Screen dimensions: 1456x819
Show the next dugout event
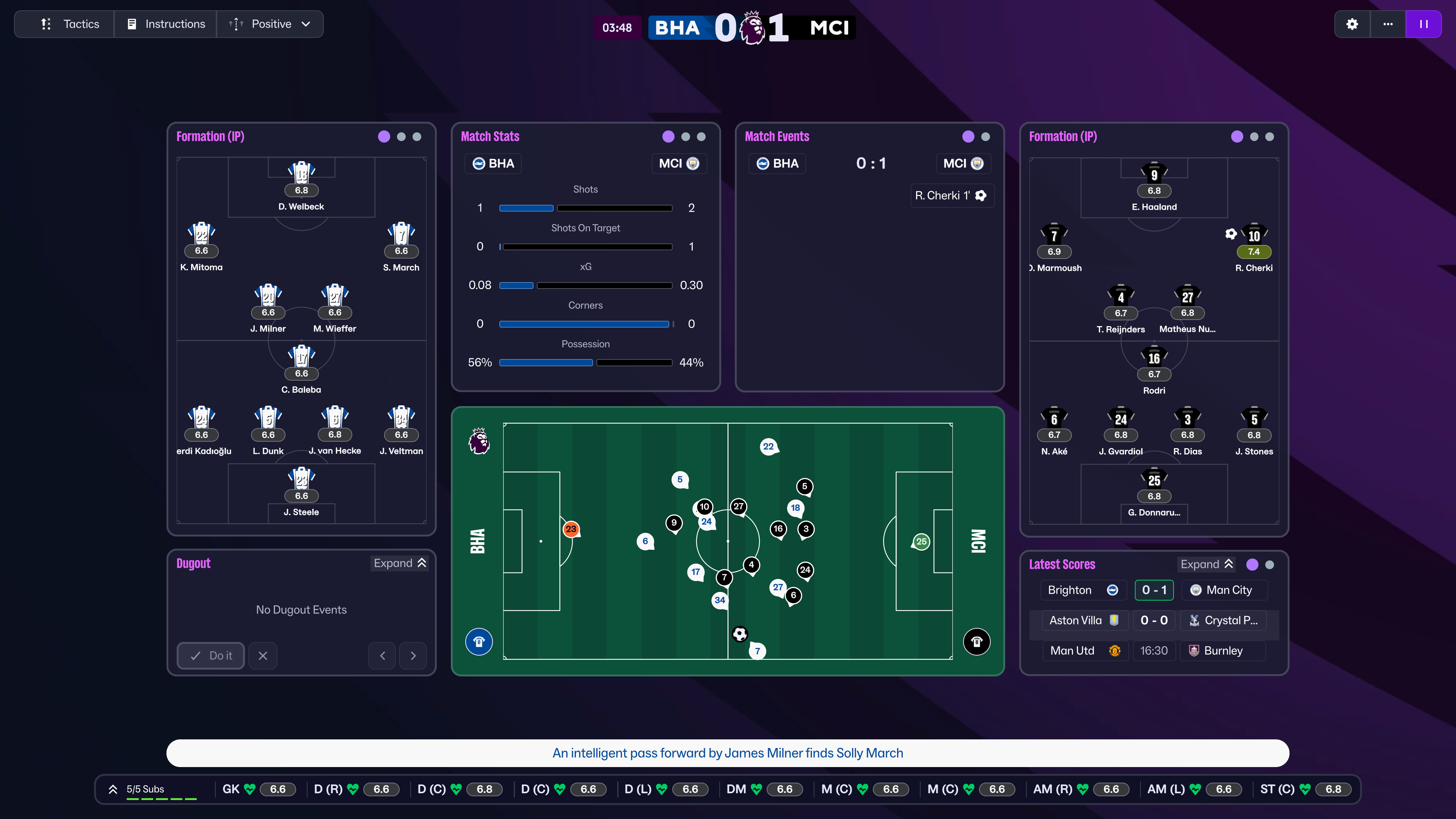click(413, 656)
